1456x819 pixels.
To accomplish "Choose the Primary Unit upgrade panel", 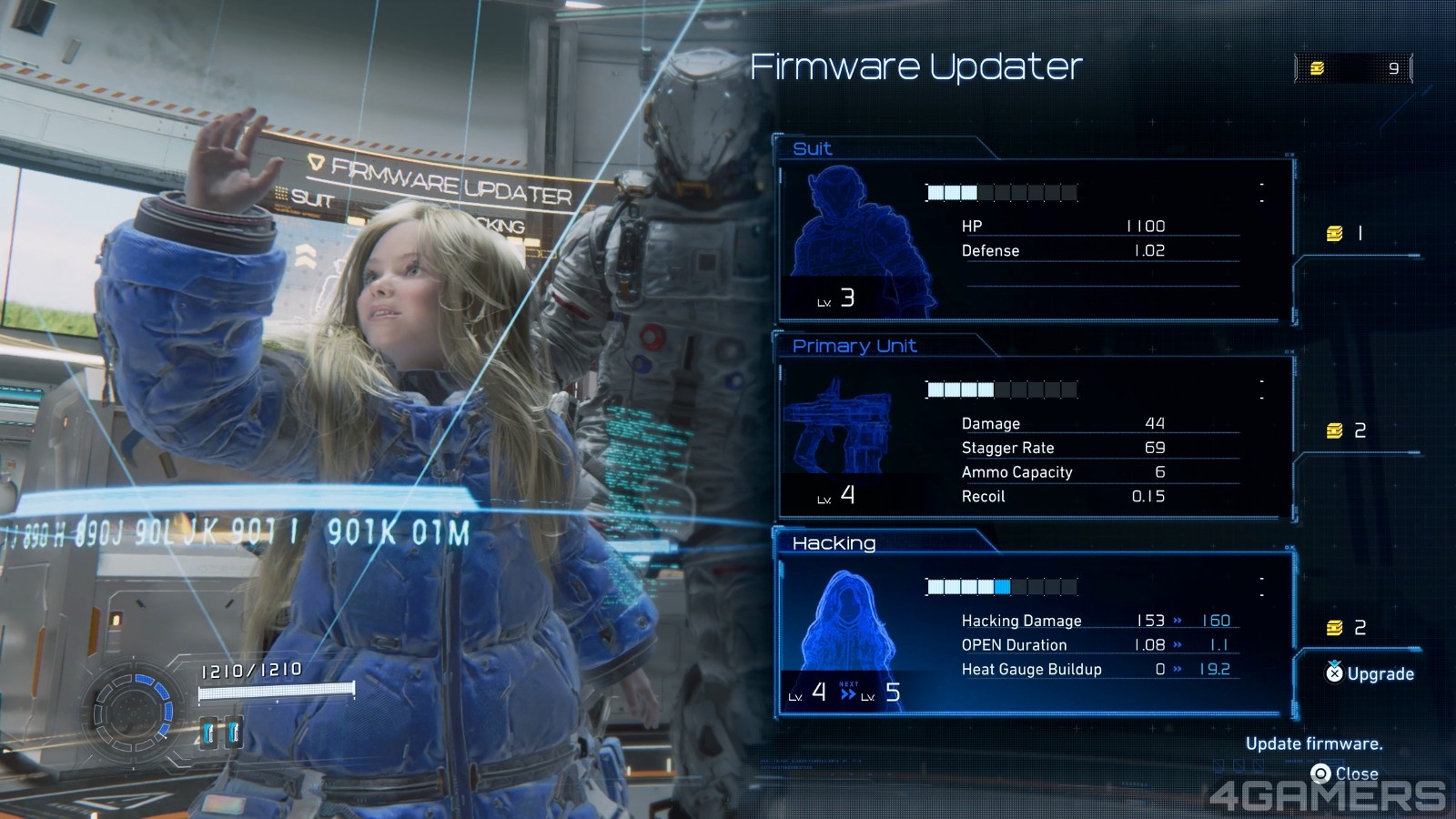I will 1036,438.
